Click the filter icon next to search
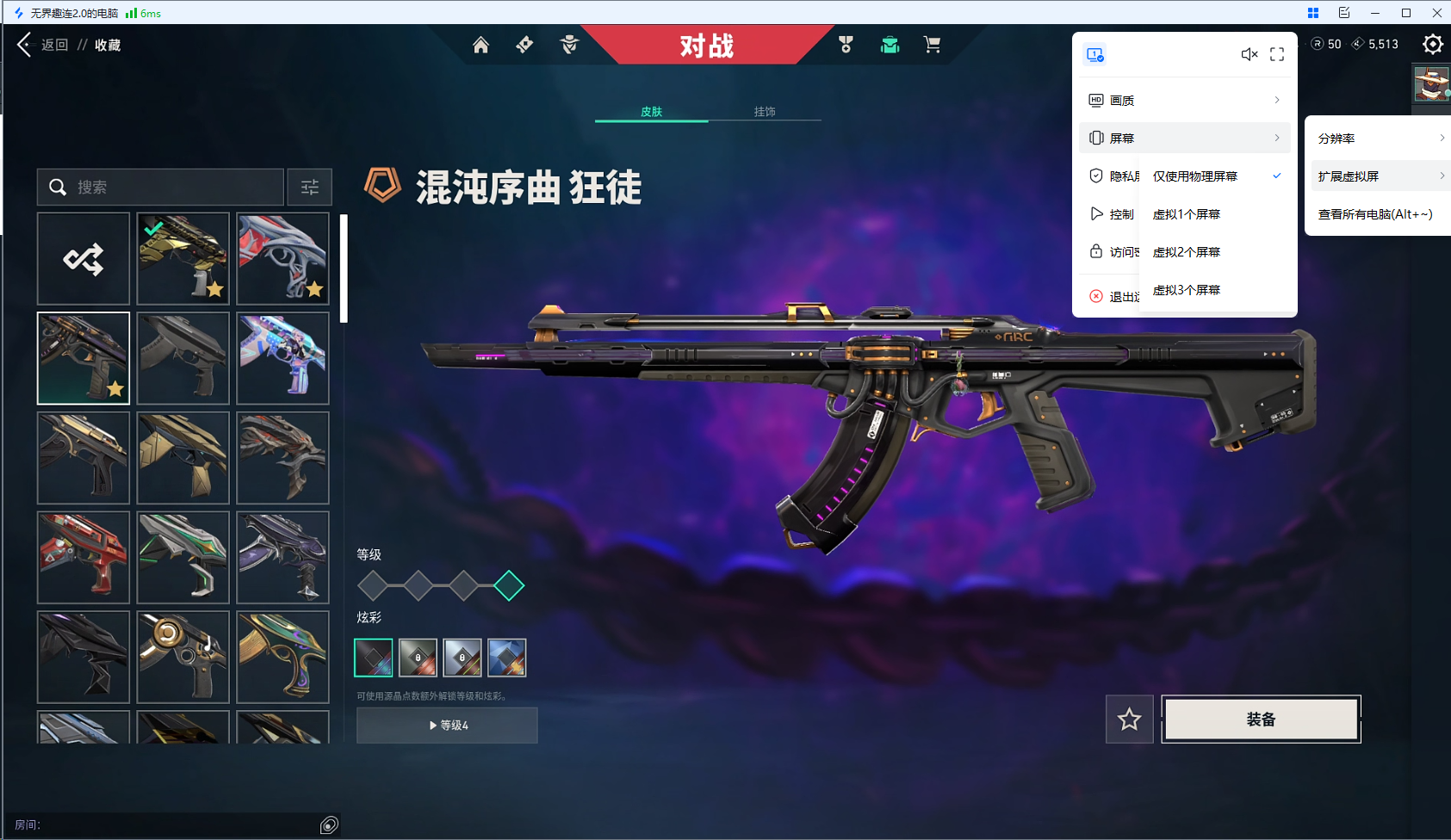 click(x=309, y=187)
